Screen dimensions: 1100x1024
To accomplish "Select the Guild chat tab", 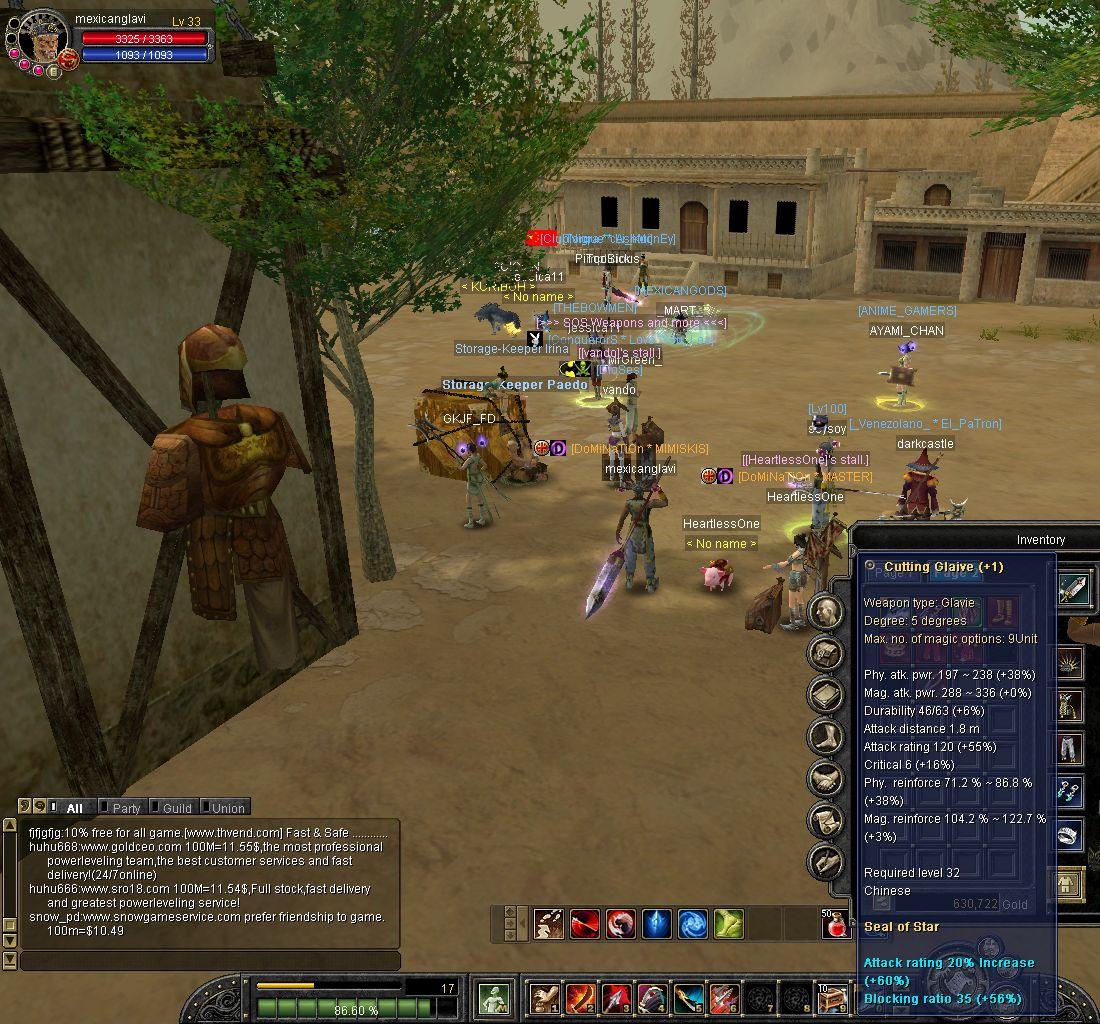I will 177,807.
